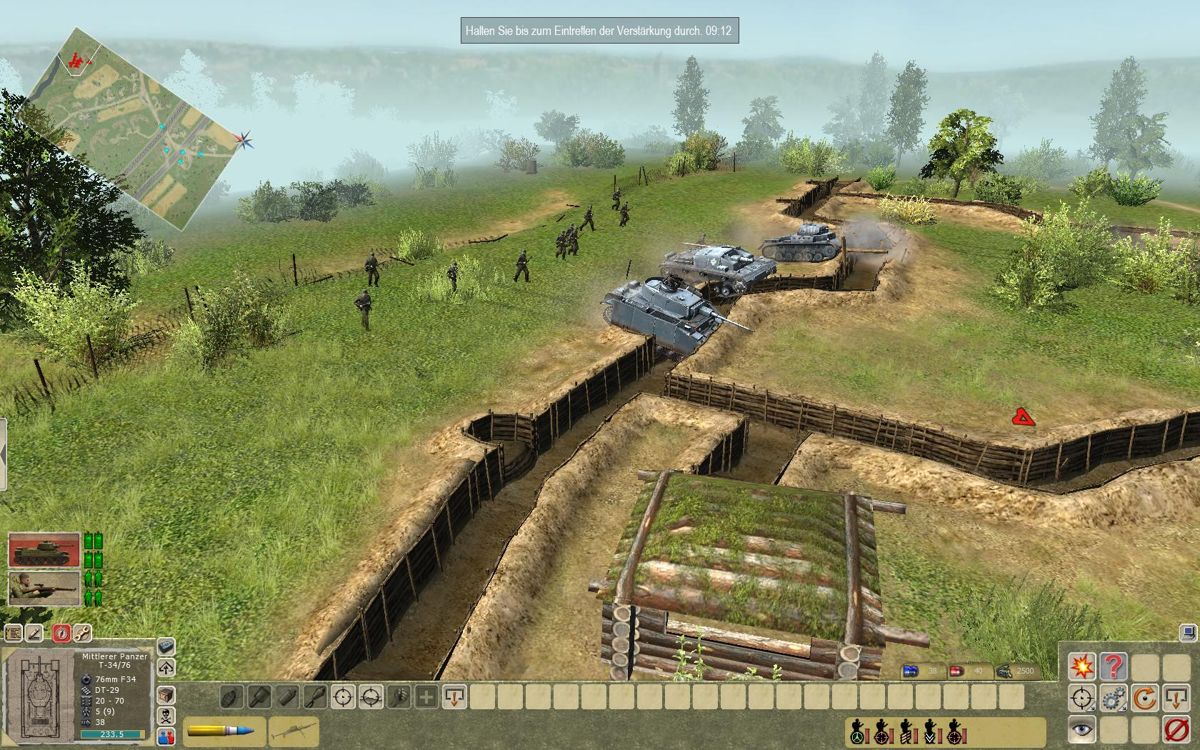Image resolution: width=1200 pixels, height=750 pixels.
Task: Activate the wrench repair icon
Action: click(x=83, y=632)
